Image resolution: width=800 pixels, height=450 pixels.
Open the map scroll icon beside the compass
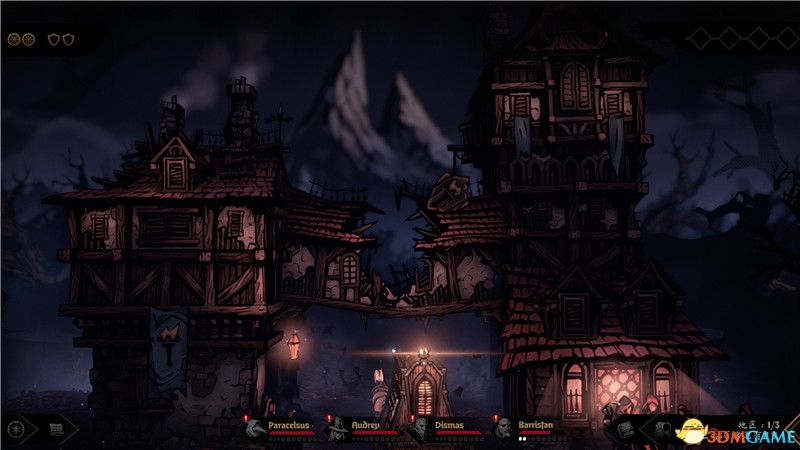[56, 429]
